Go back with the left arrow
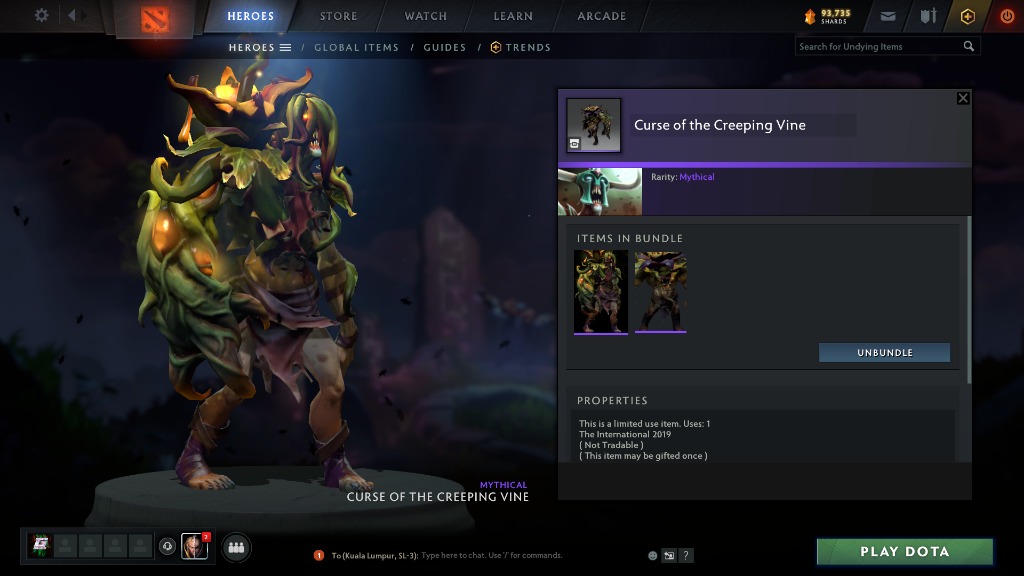 click(x=70, y=16)
